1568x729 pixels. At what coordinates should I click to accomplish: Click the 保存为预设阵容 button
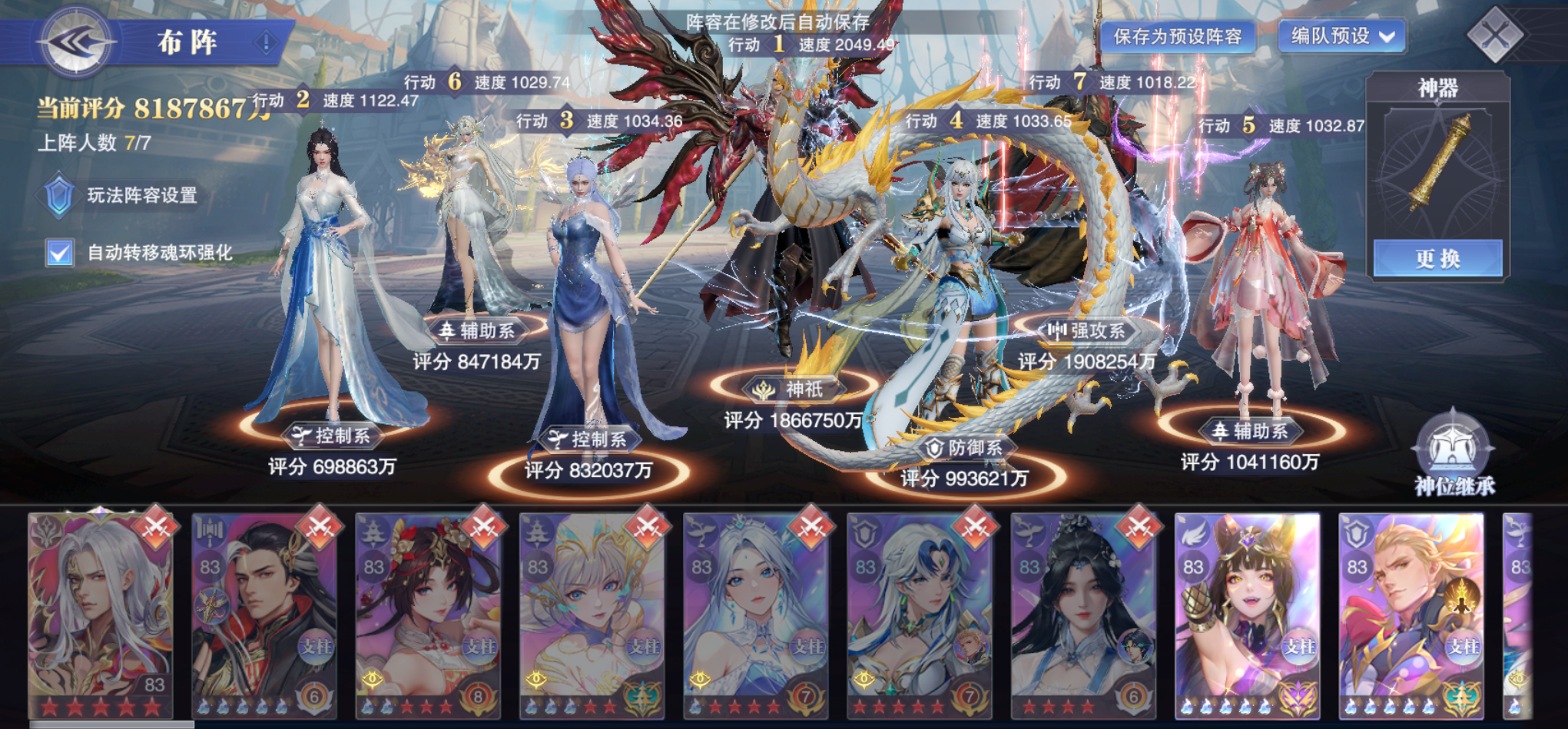pyautogui.click(x=1178, y=35)
